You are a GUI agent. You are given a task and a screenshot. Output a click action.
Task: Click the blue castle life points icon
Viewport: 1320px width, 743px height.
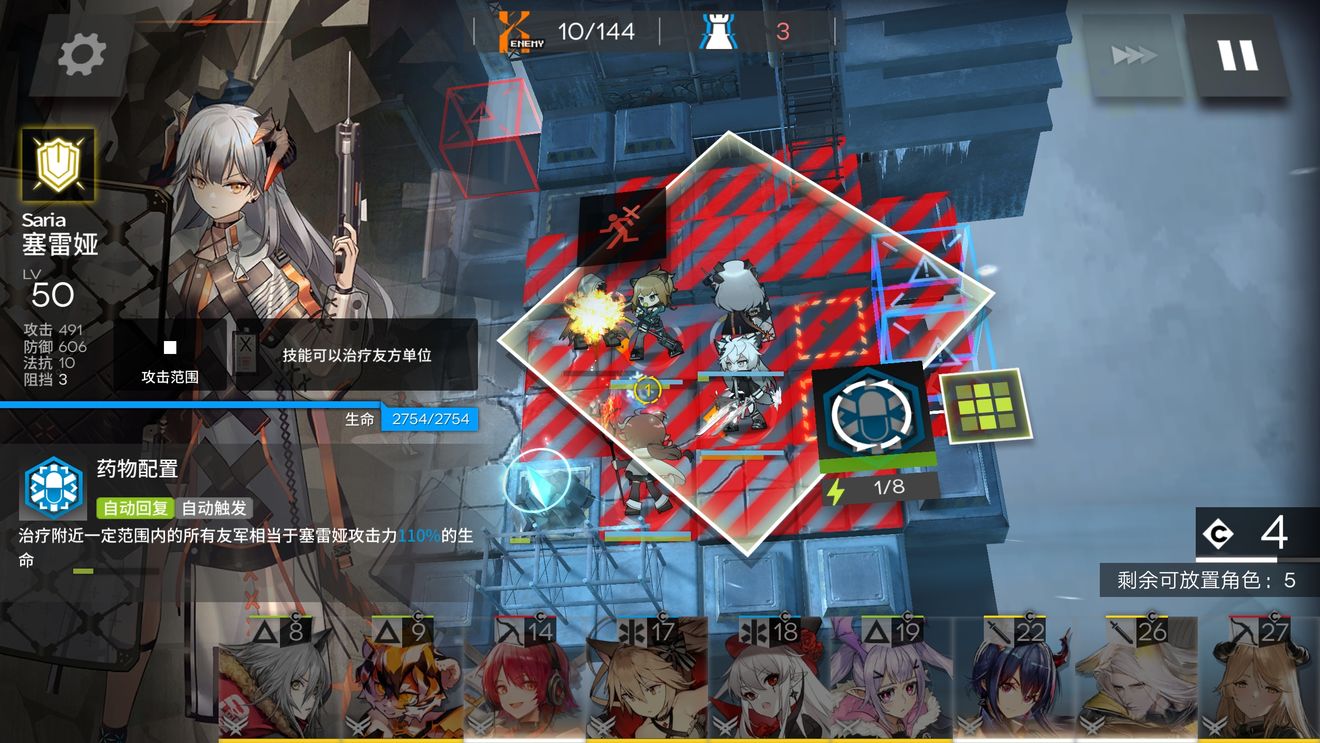[x=718, y=29]
